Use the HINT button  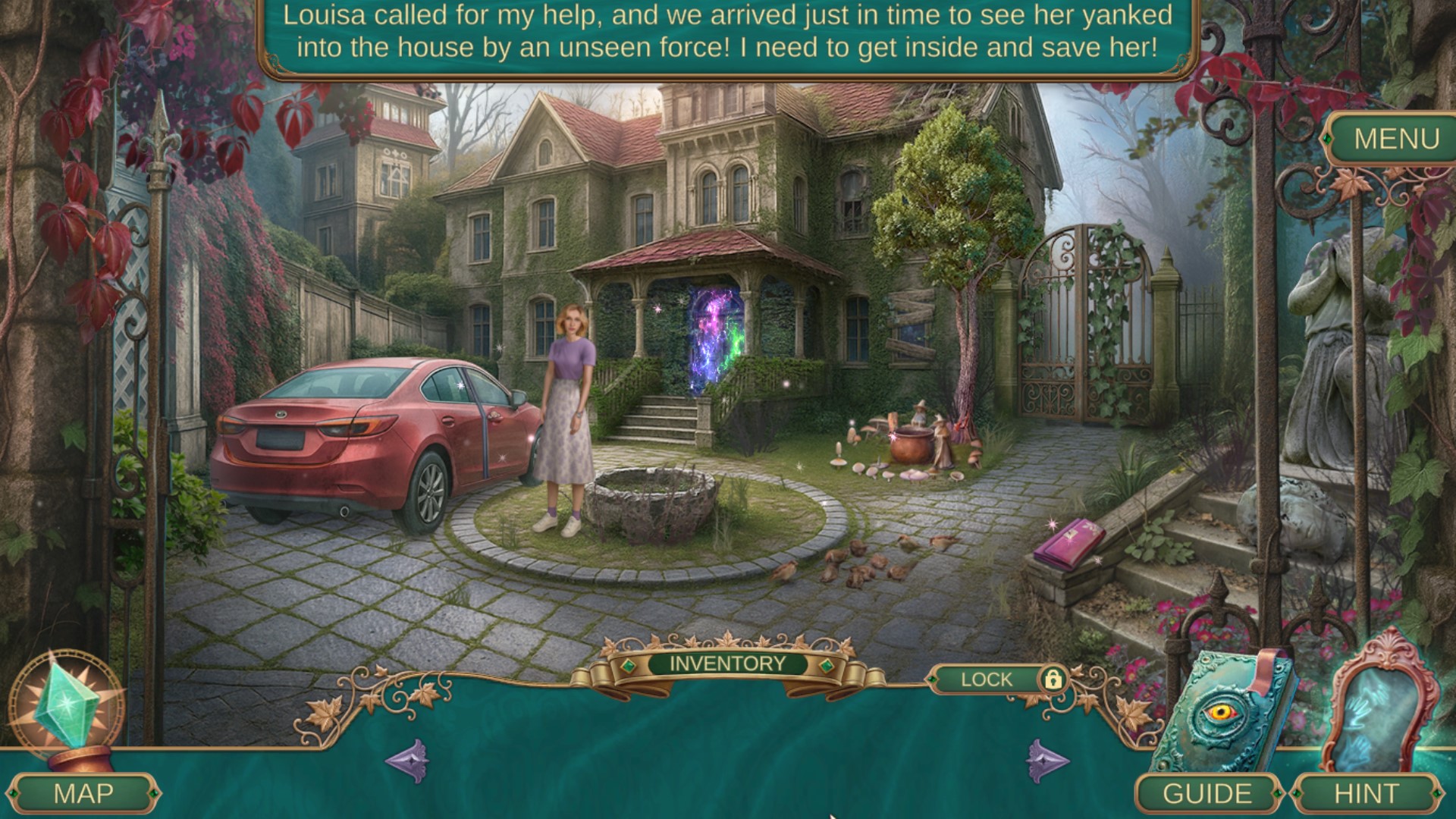(1367, 793)
